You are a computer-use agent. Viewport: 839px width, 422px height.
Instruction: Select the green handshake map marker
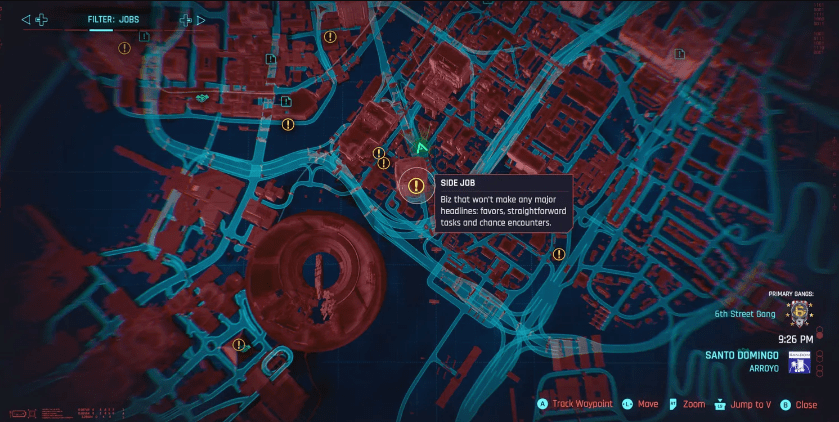coord(203,97)
